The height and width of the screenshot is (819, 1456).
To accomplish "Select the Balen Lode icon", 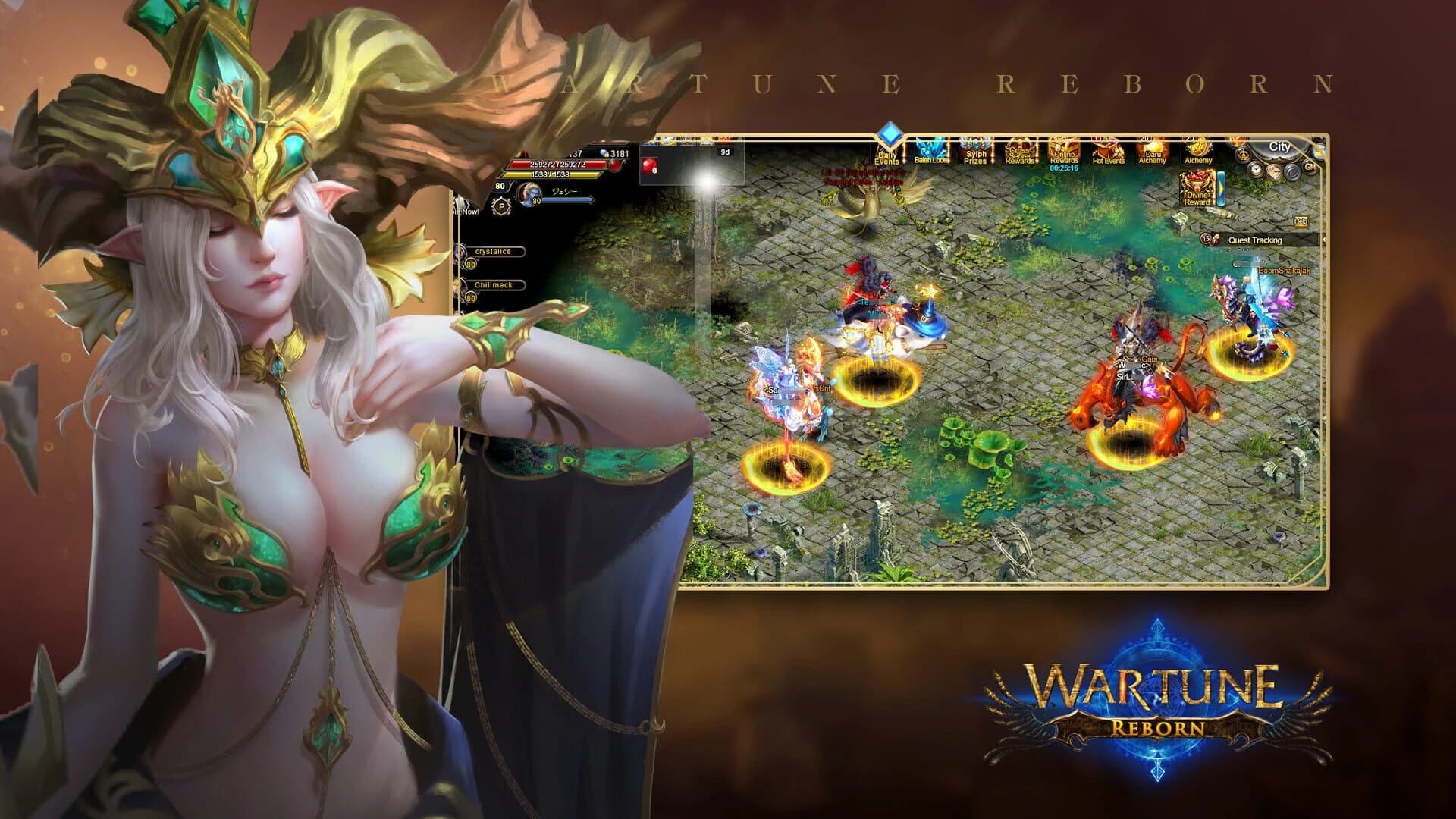I will (930, 150).
